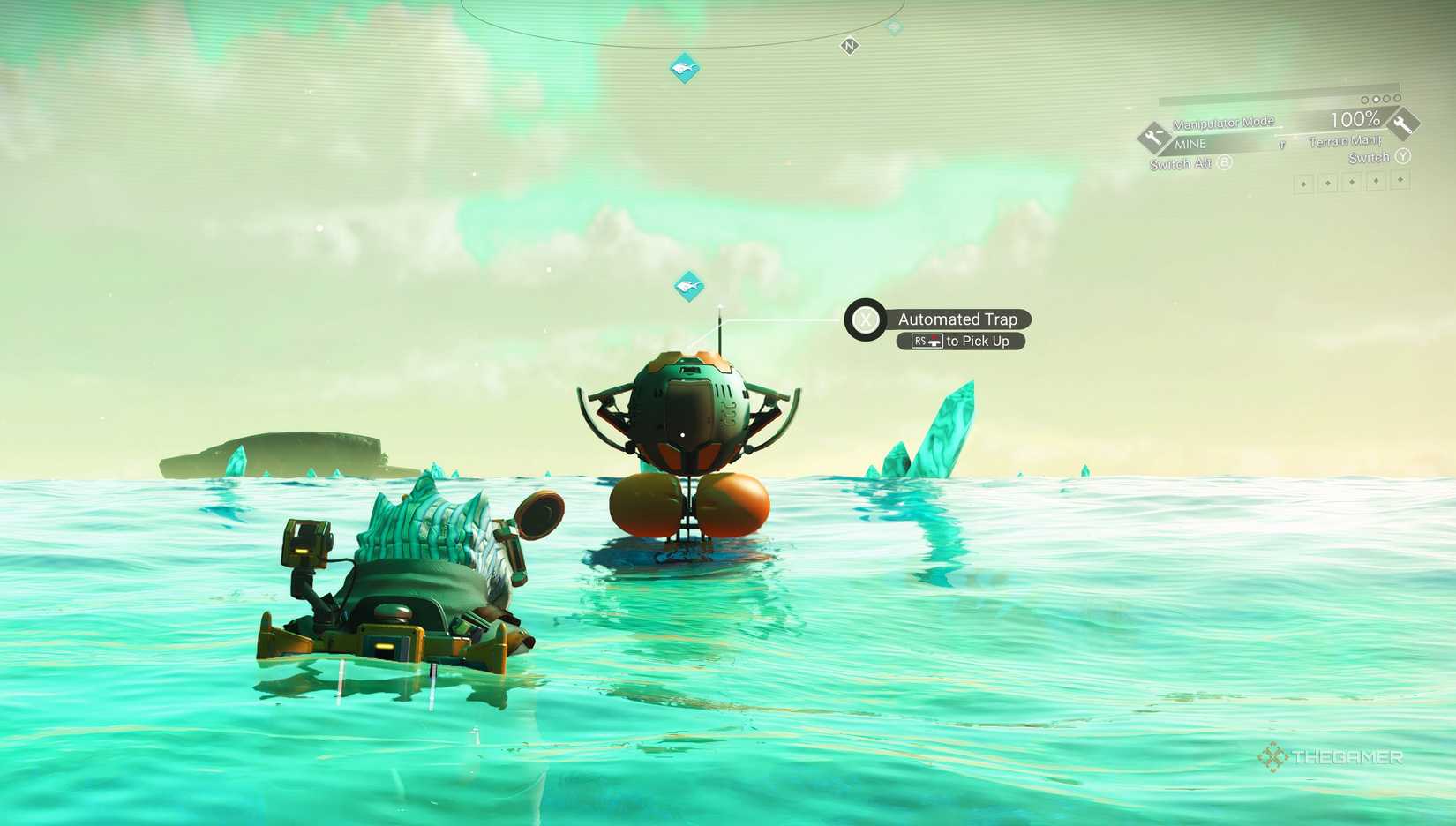Switch to the Terrain Manip mode
Image resolution: width=1456 pixels, height=826 pixels.
click(x=1346, y=143)
